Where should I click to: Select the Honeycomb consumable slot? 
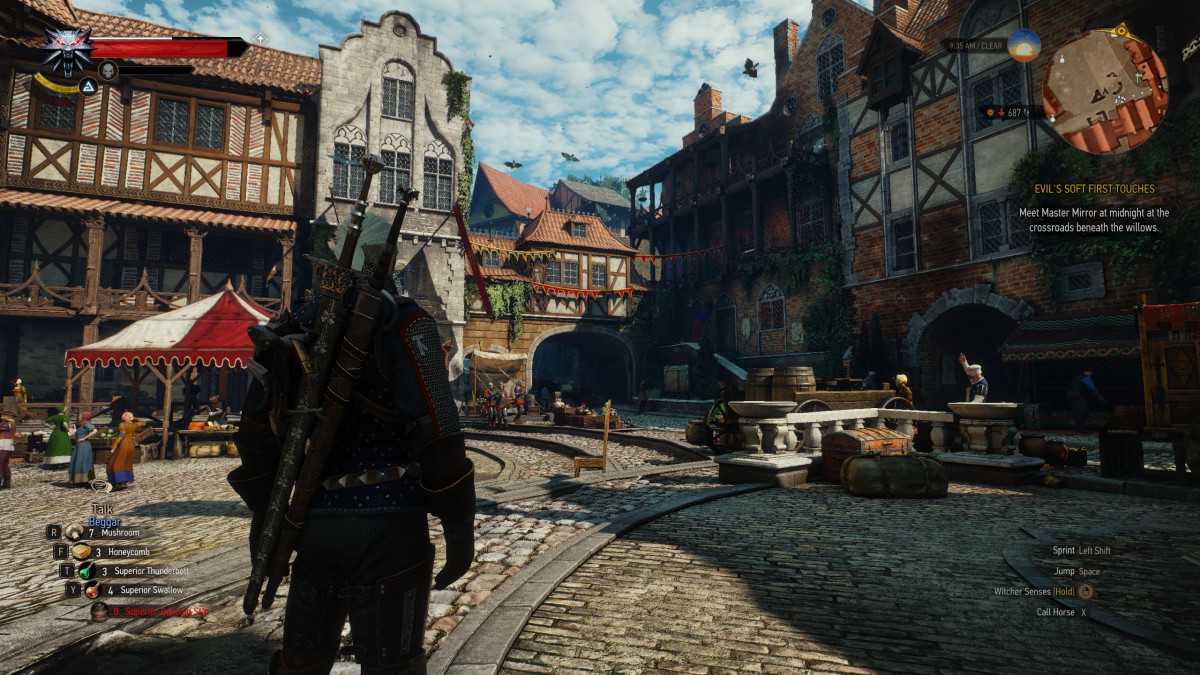pyautogui.click(x=81, y=552)
